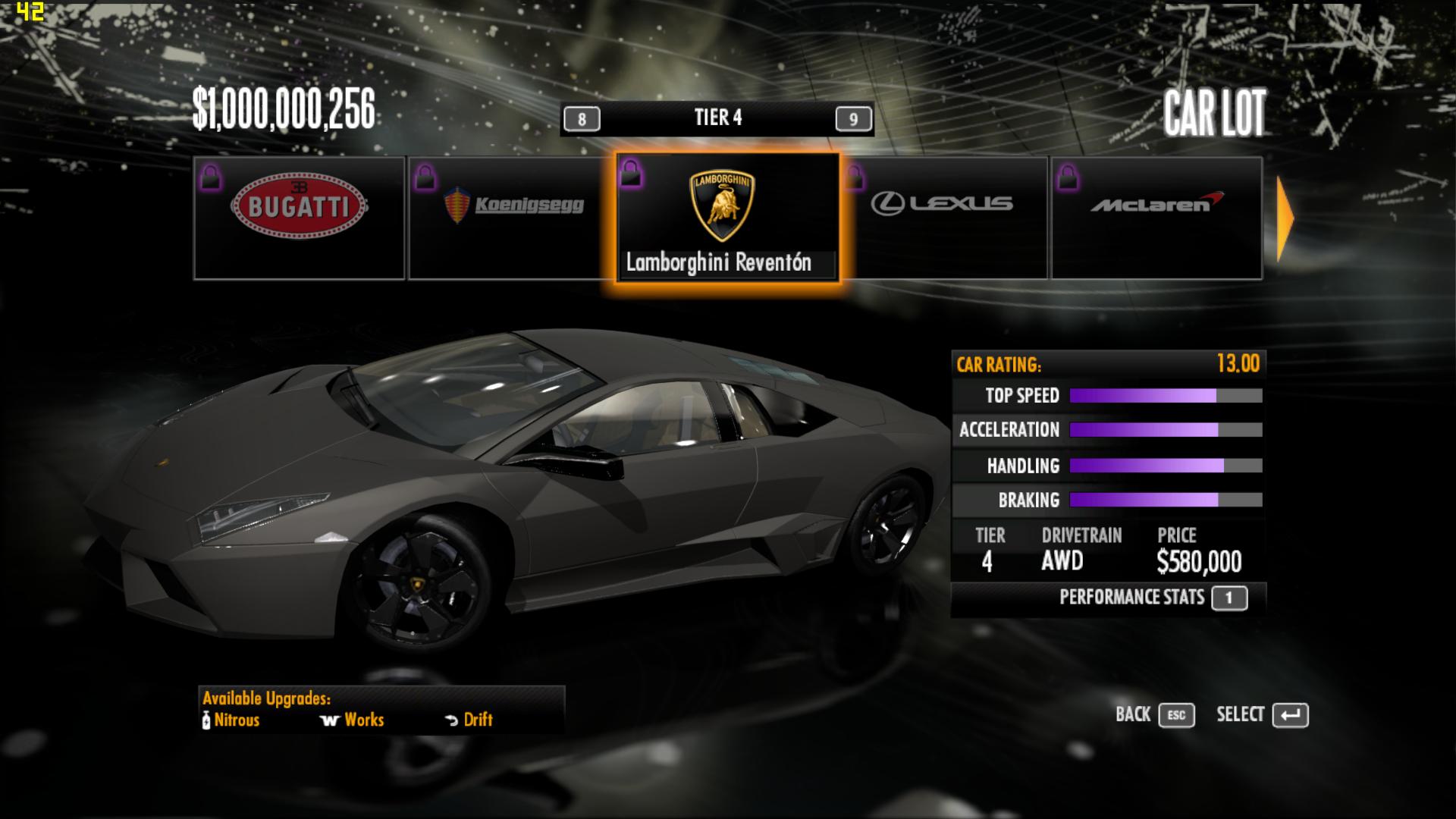Select the Lamborghini Reventón tile

click(727, 218)
